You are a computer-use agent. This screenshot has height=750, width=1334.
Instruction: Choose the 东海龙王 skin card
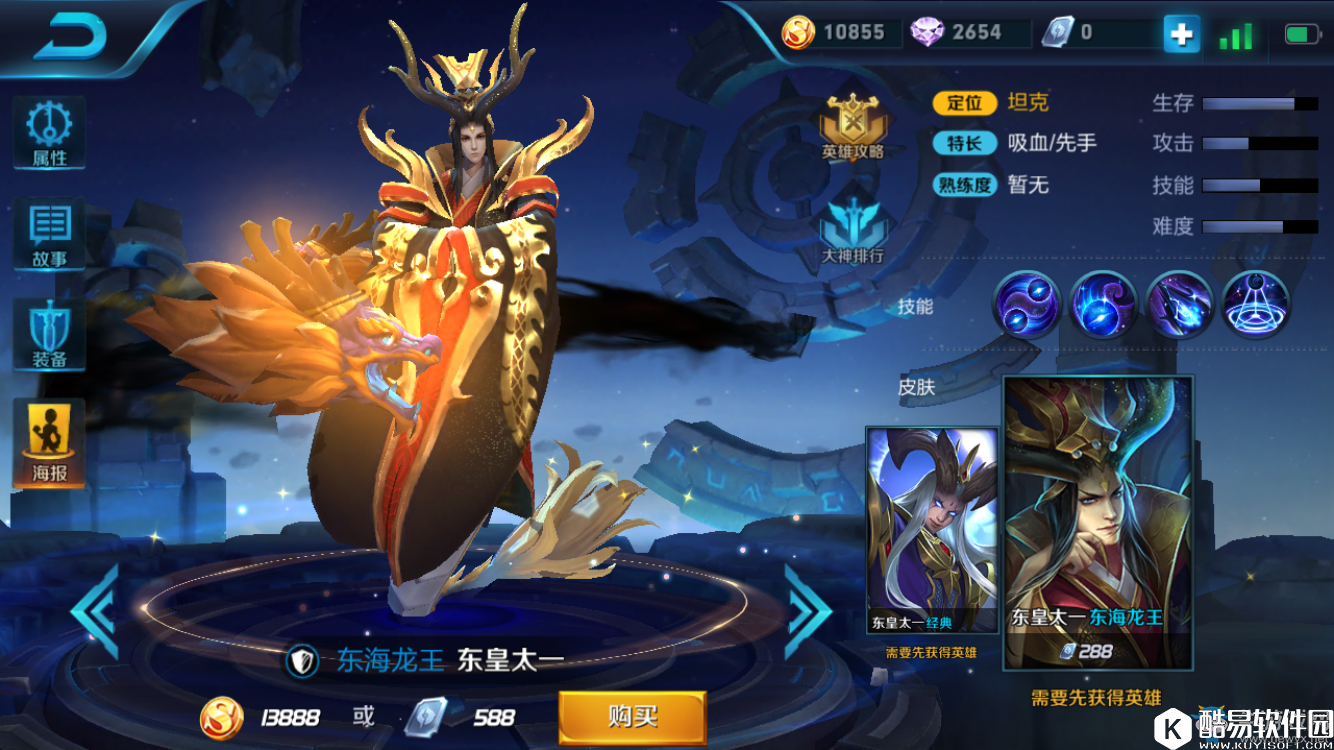click(x=1098, y=522)
